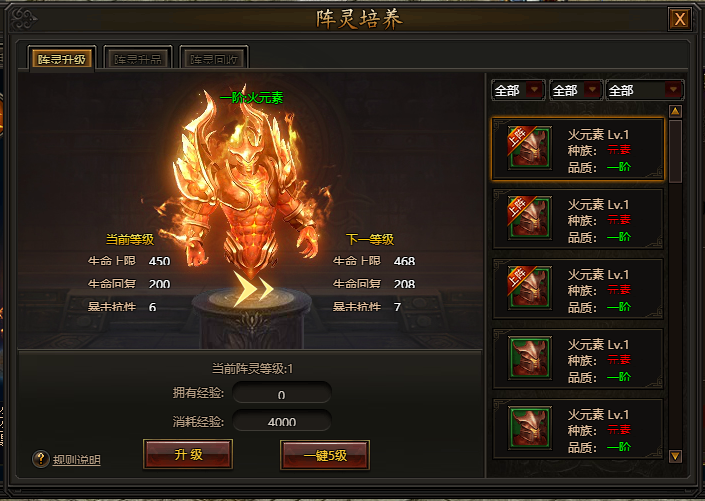Open the 阵灵升品 tab
The width and height of the screenshot is (705, 501).
(138, 59)
